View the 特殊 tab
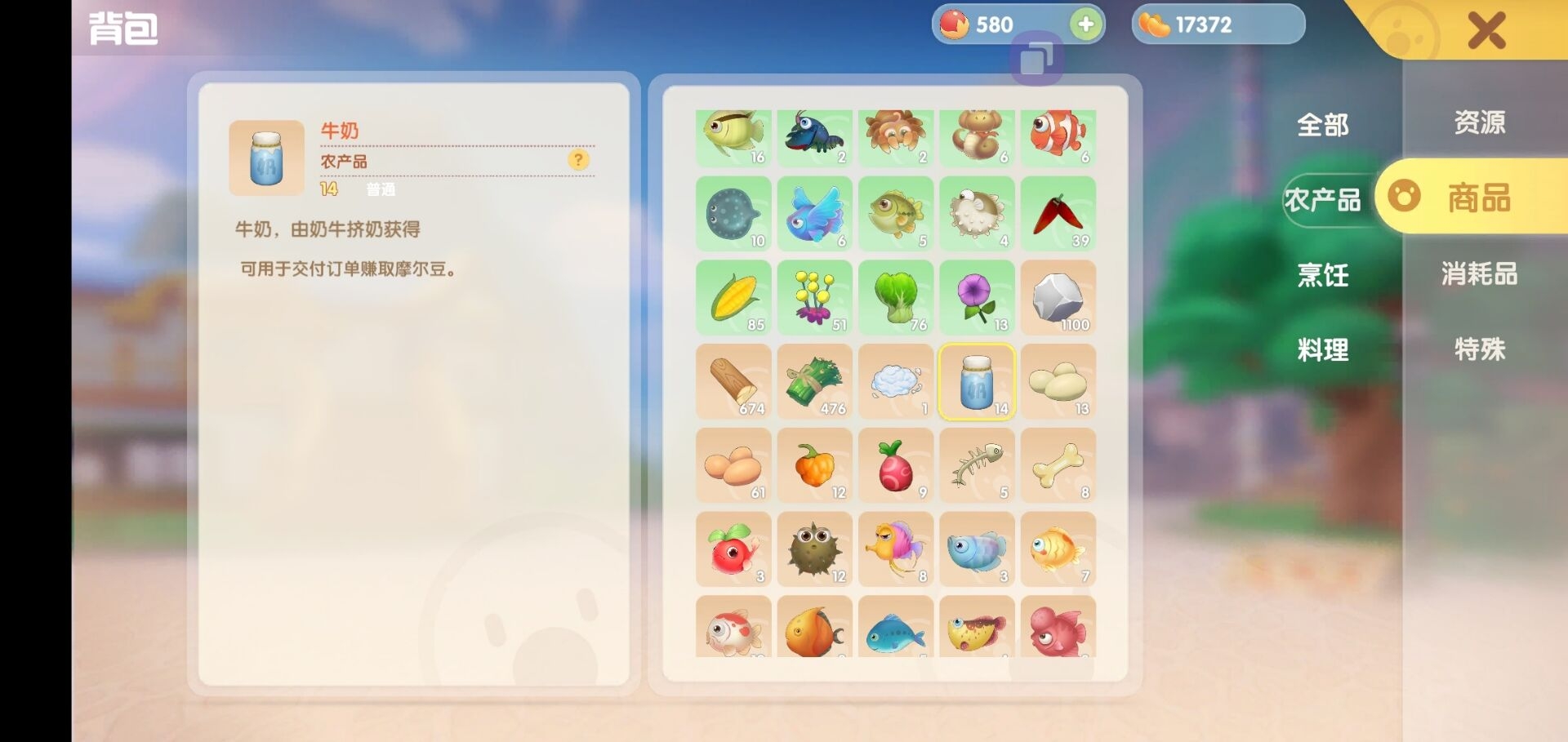Screen dimensions: 1568x742 coord(1479,349)
